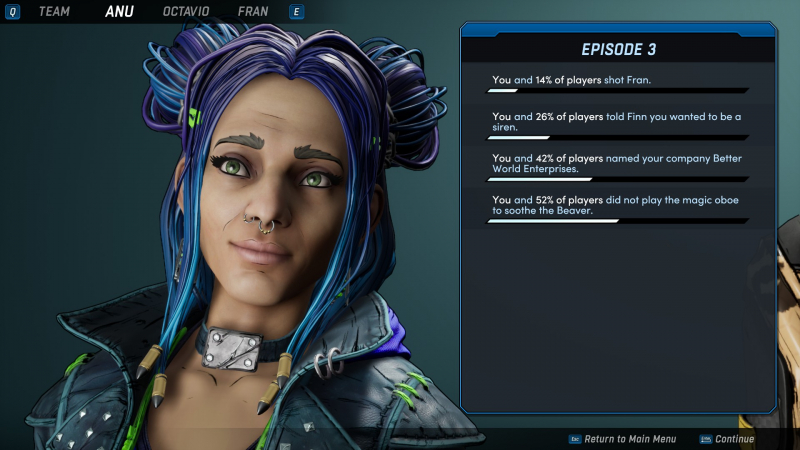Choose the Better World Enterprises stat row
This screenshot has height=450, width=800.
pyautogui.click(x=617, y=164)
